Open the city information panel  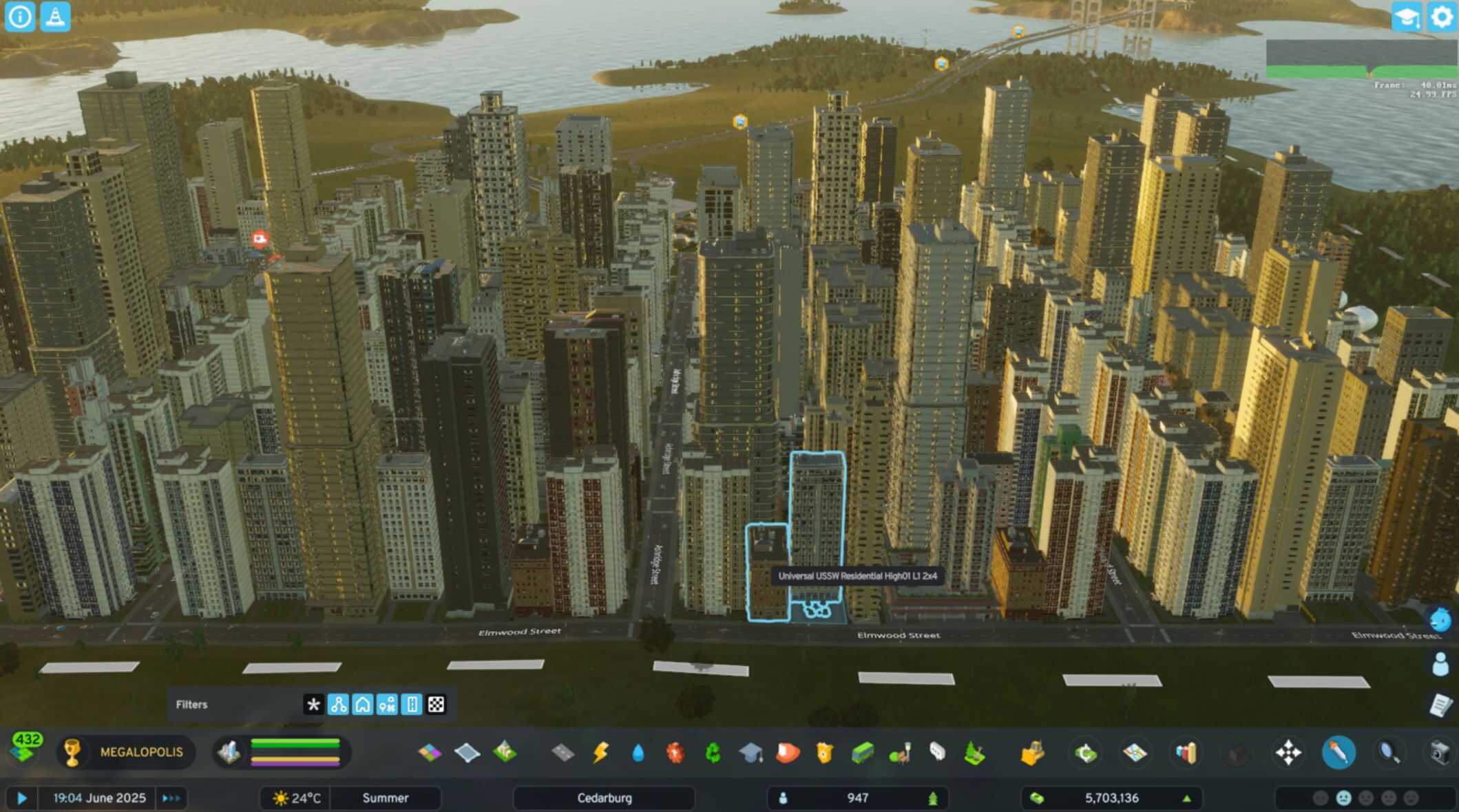pyautogui.click(x=19, y=17)
